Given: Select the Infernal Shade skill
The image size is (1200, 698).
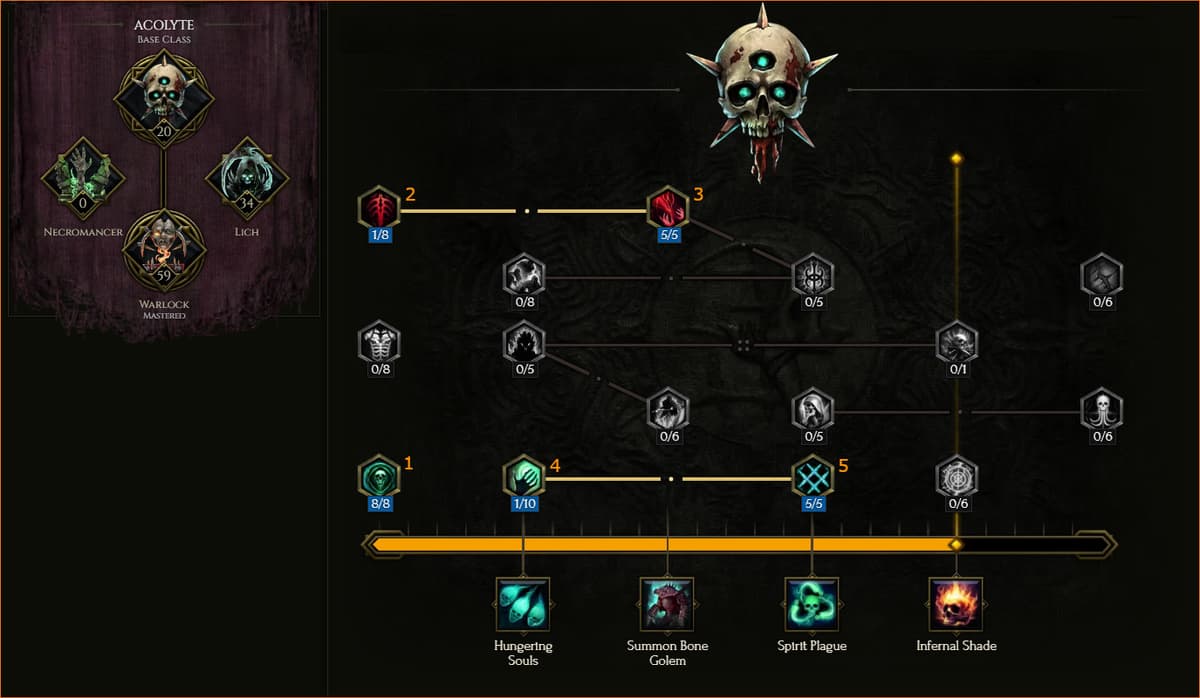Looking at the screenshot, I should 956,603.
